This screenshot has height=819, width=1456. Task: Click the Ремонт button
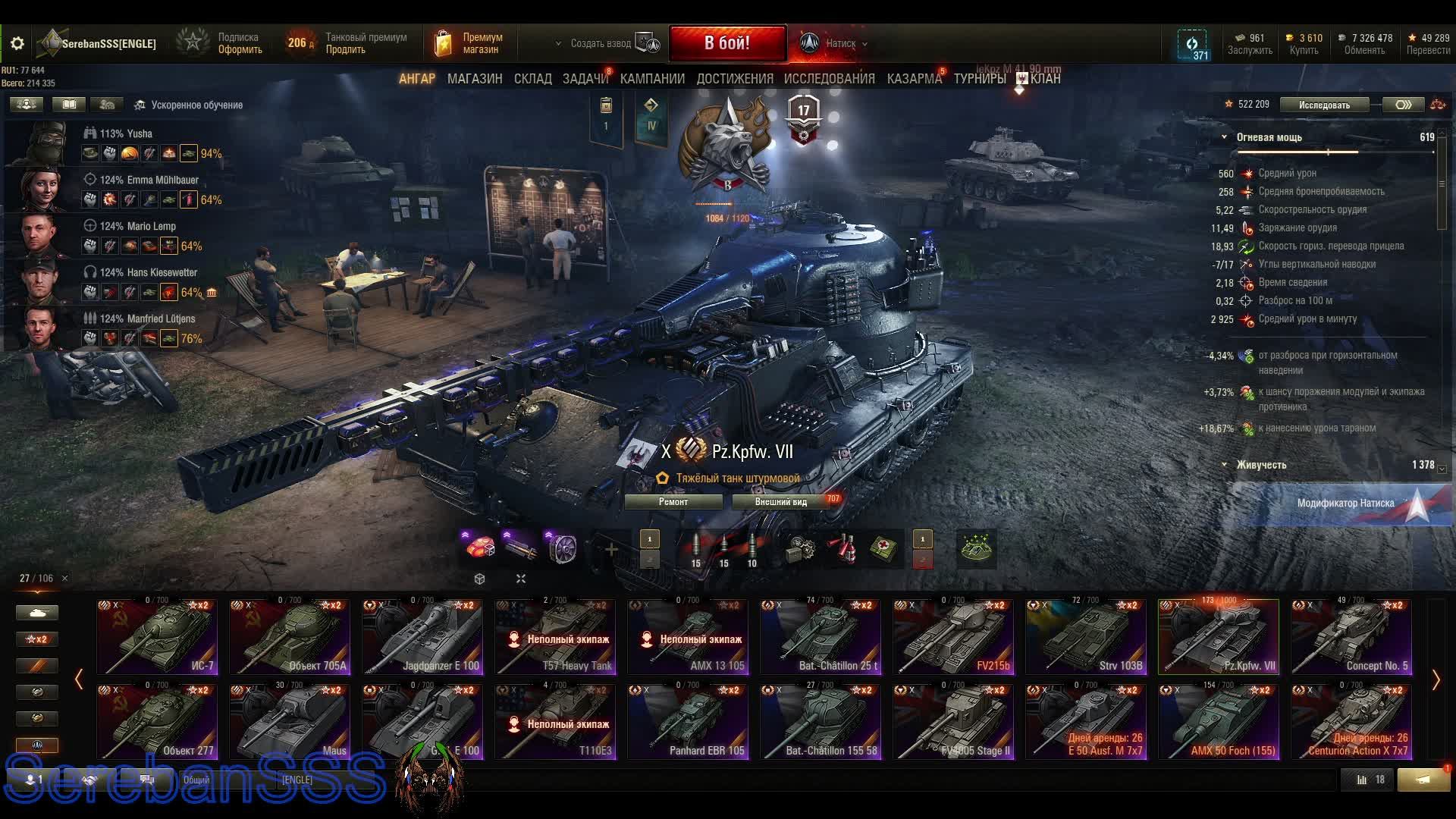pyautogui.click(x=673, y=502)
